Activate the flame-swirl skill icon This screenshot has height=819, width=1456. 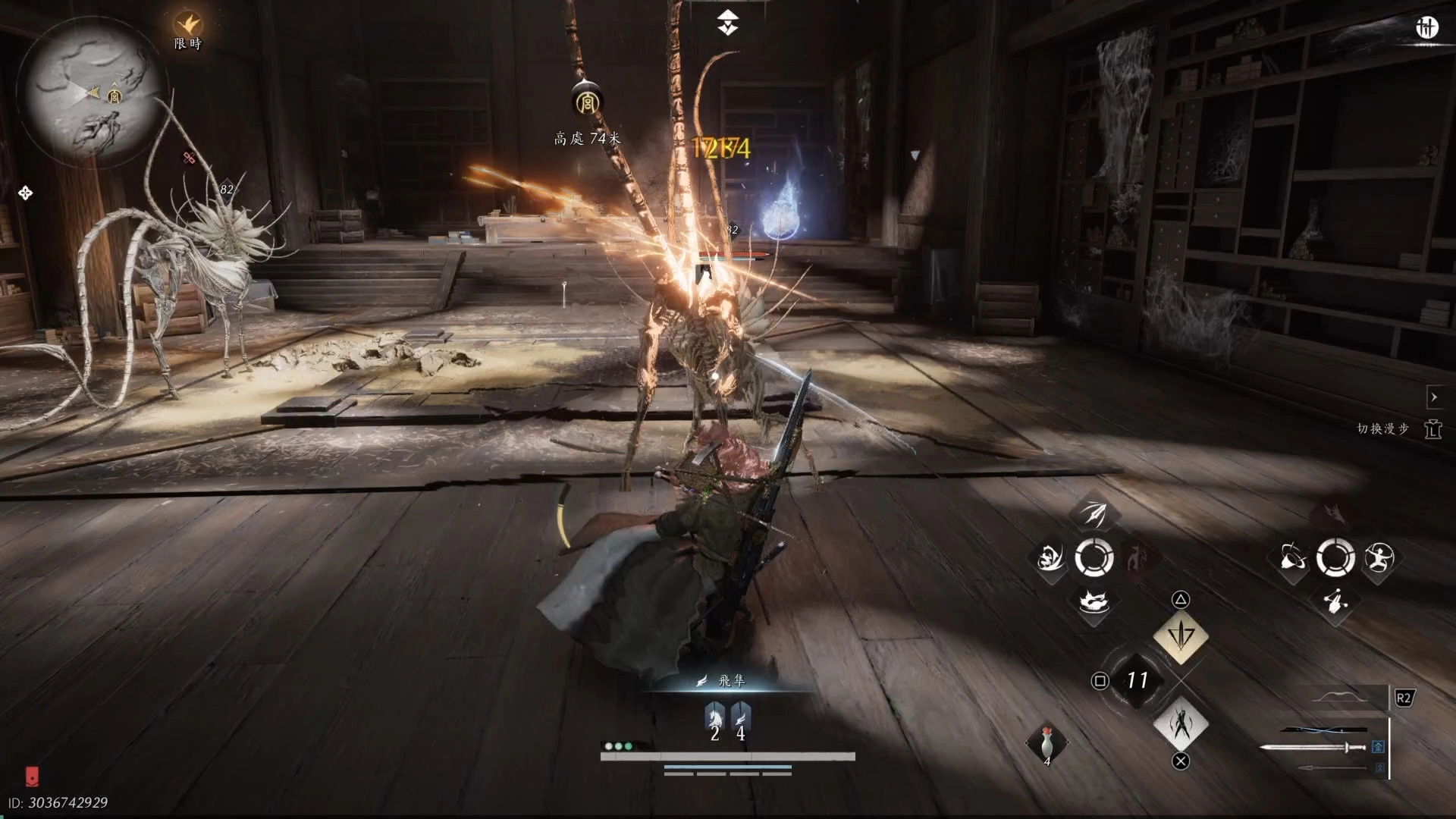[1093, 603]
